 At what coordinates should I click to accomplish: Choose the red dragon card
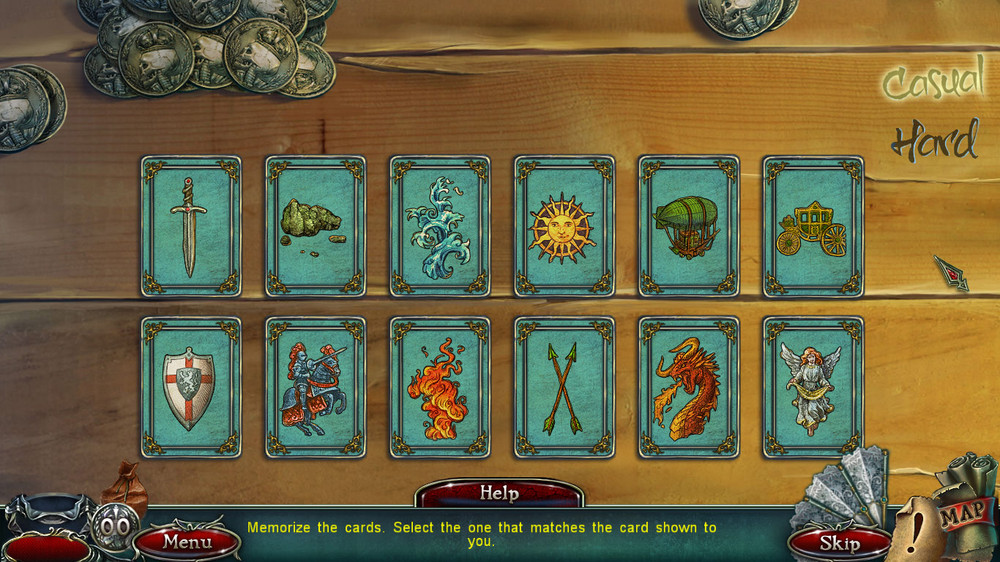[x=688, y=387]
